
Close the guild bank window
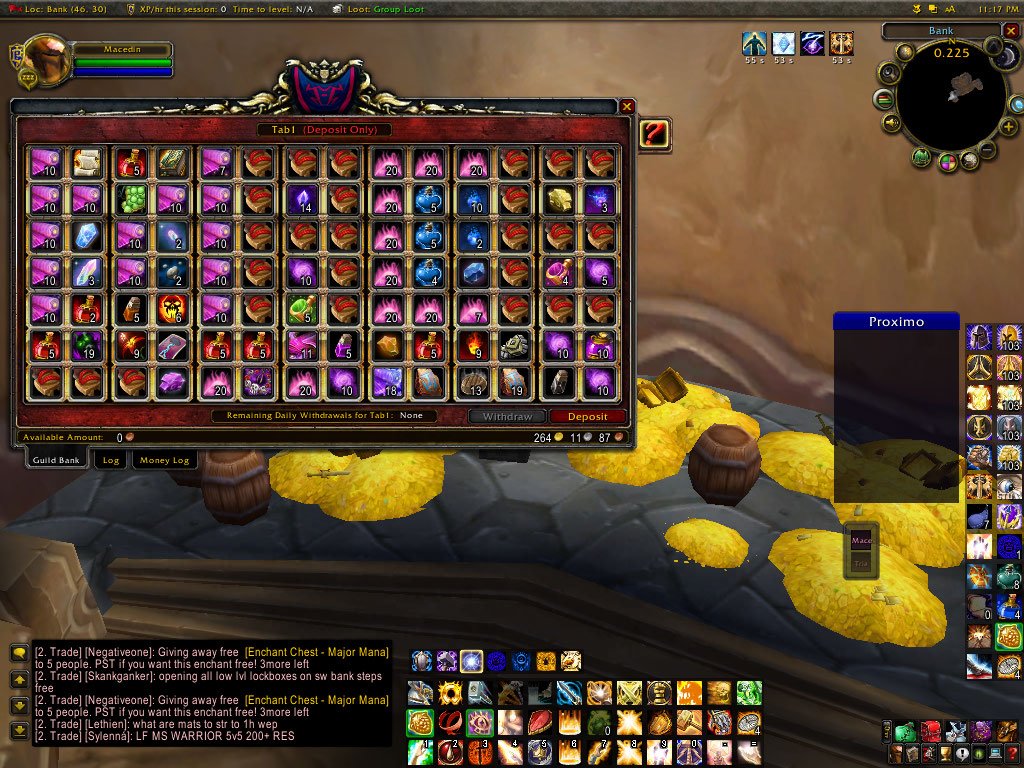627,106
